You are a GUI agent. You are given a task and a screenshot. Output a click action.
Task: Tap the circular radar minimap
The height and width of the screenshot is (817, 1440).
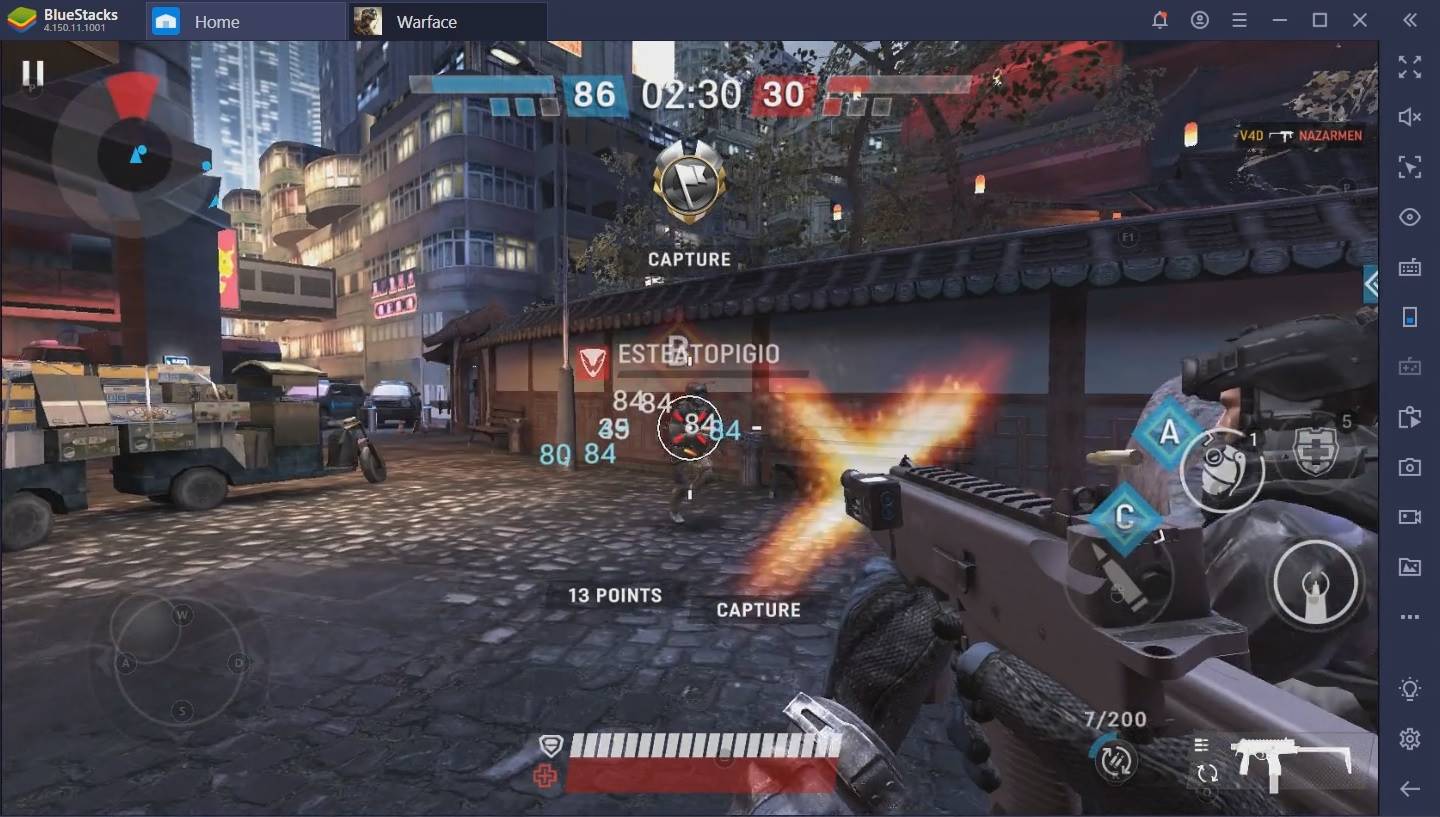(133, 153)
